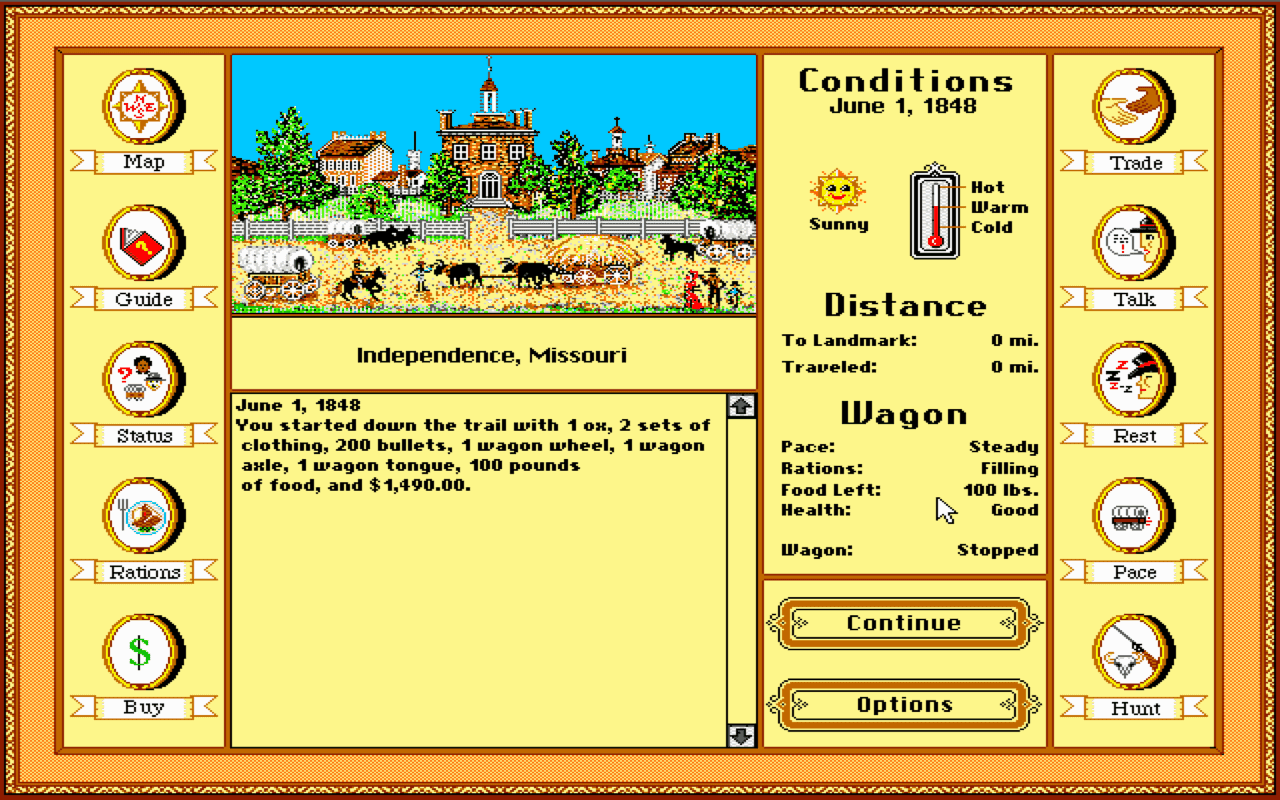Rest the wagon party

pyautogui.click(x=1133, y=384)
